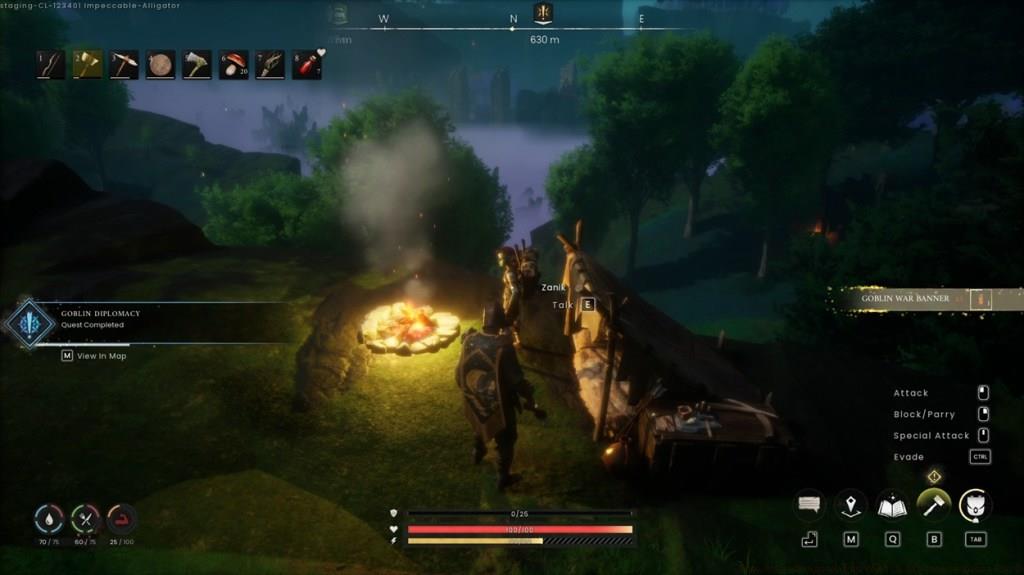
Task: Open the chat speech bubble icon
Action: point(809,505)
